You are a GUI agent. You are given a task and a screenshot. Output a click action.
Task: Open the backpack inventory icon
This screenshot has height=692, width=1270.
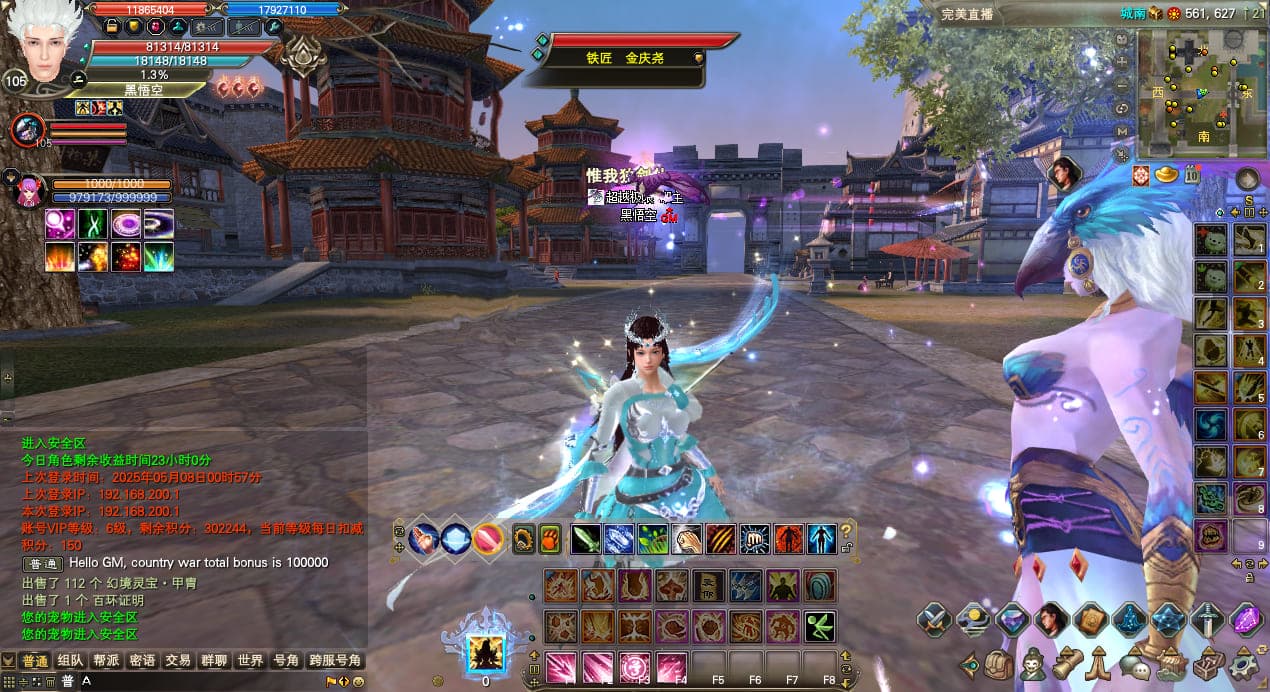pos(999,663)
